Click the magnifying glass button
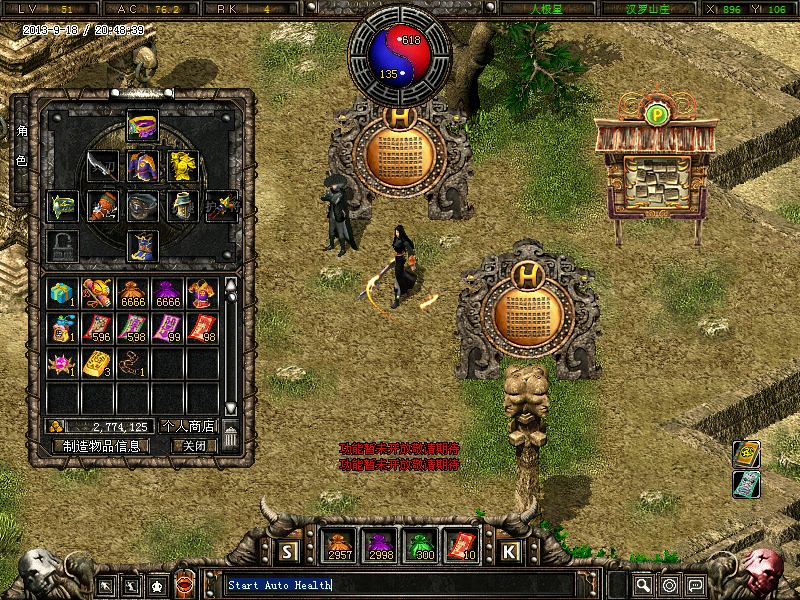Image resolution: width=800 pixels, height=600 pixels. coord(643,584)
